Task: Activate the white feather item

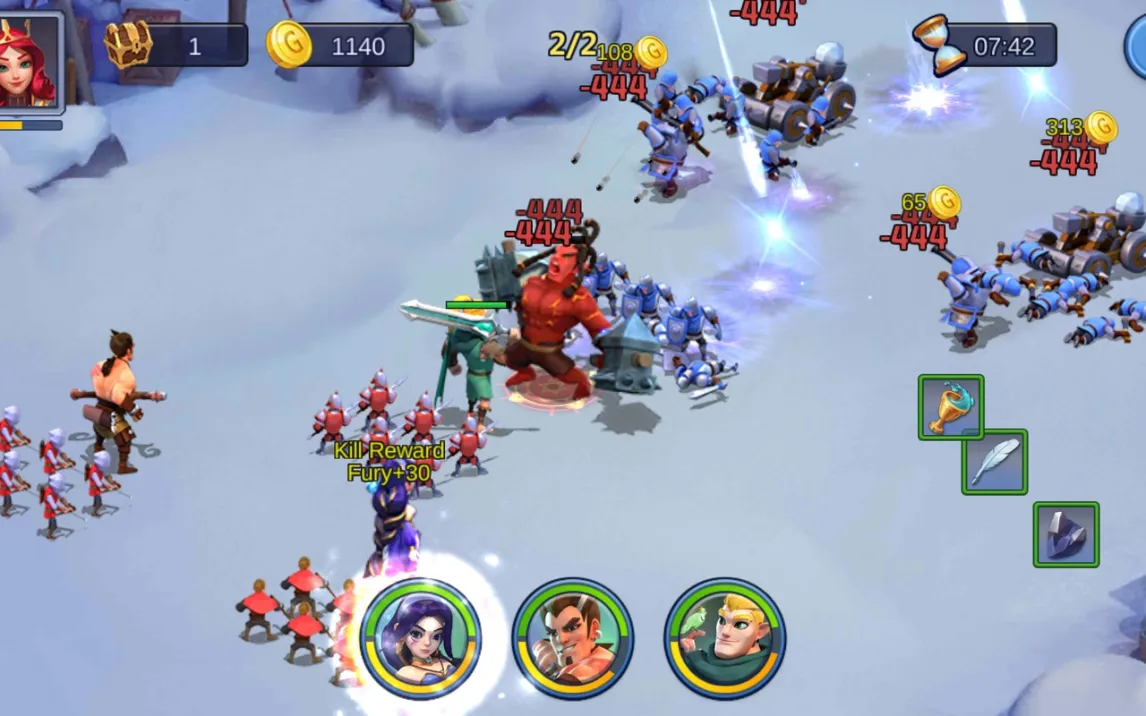Action: (994, 462)
